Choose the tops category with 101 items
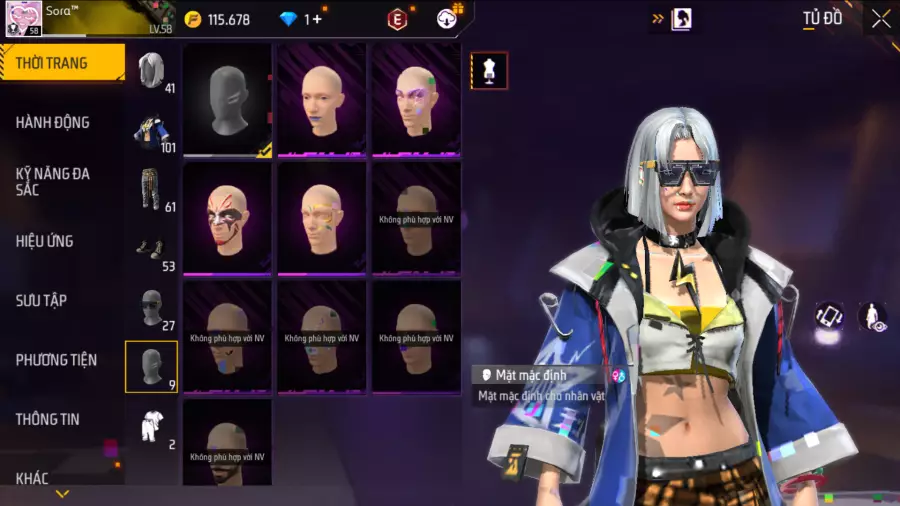This screenshot has height=506, width=900. [x=151, y=132]
